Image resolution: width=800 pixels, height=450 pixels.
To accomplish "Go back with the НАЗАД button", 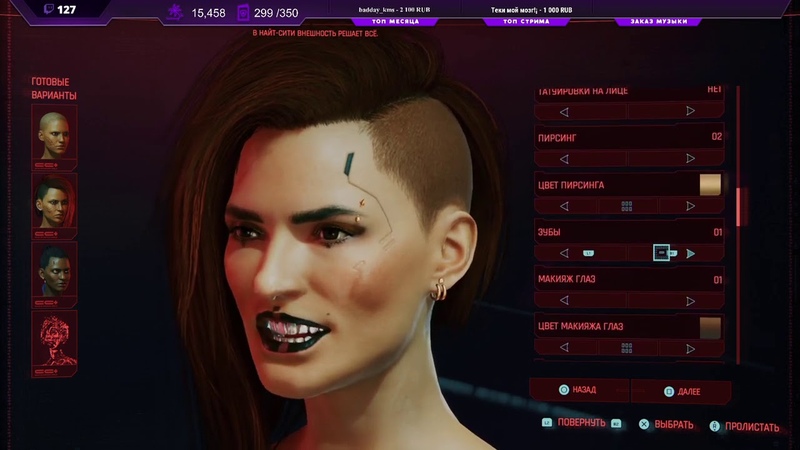I will [x=586, y=390].
